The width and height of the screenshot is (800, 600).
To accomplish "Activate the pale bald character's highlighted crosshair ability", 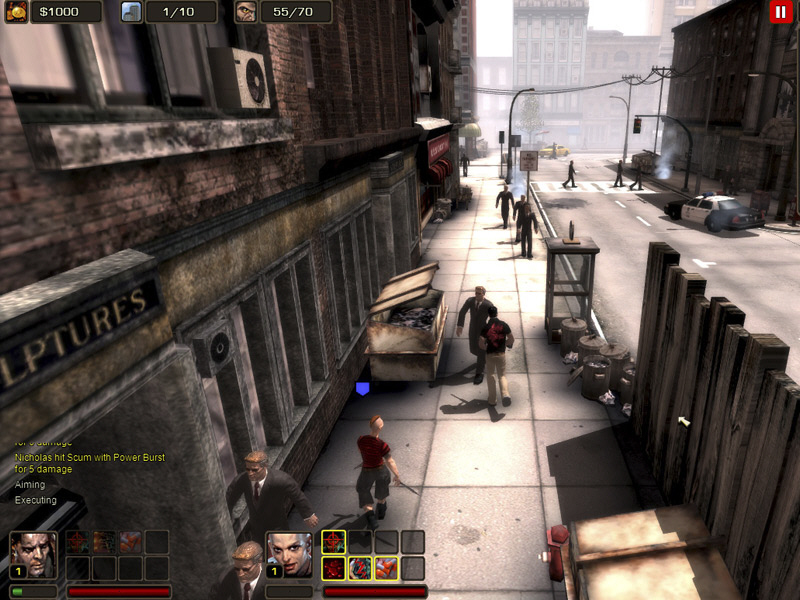I will click(333, 542).
